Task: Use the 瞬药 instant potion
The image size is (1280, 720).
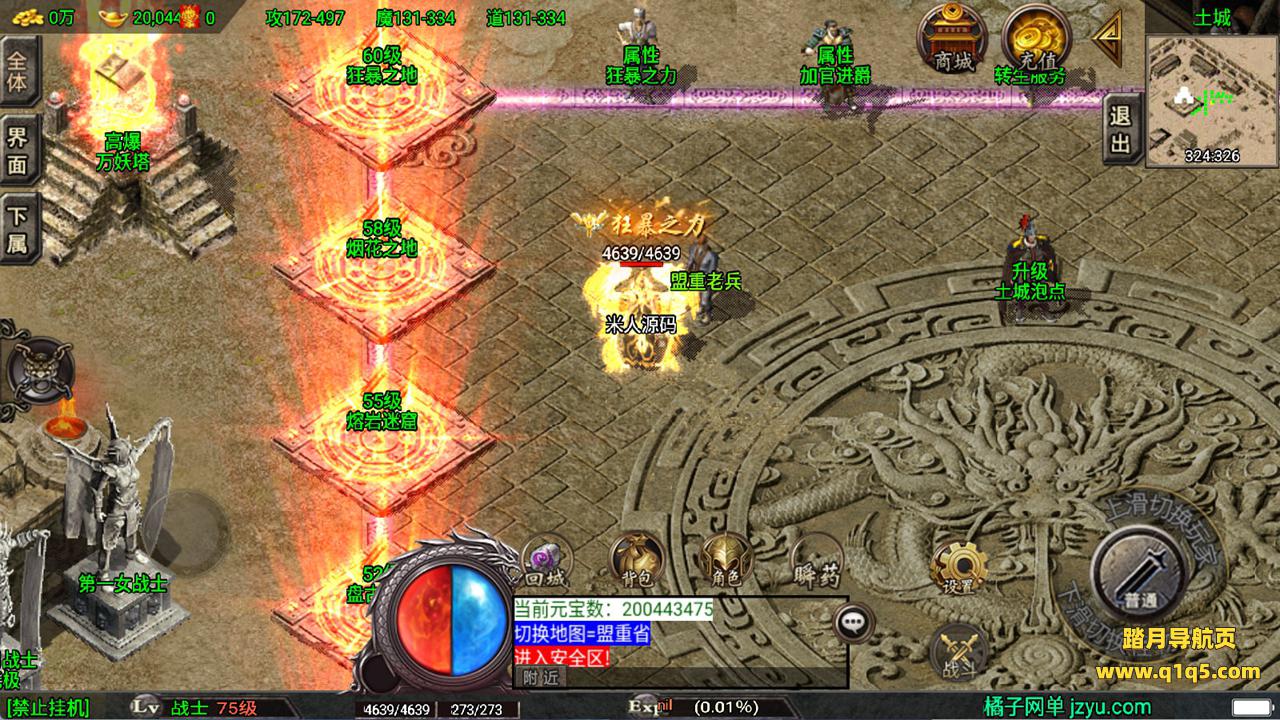Action: pos(815,562)
